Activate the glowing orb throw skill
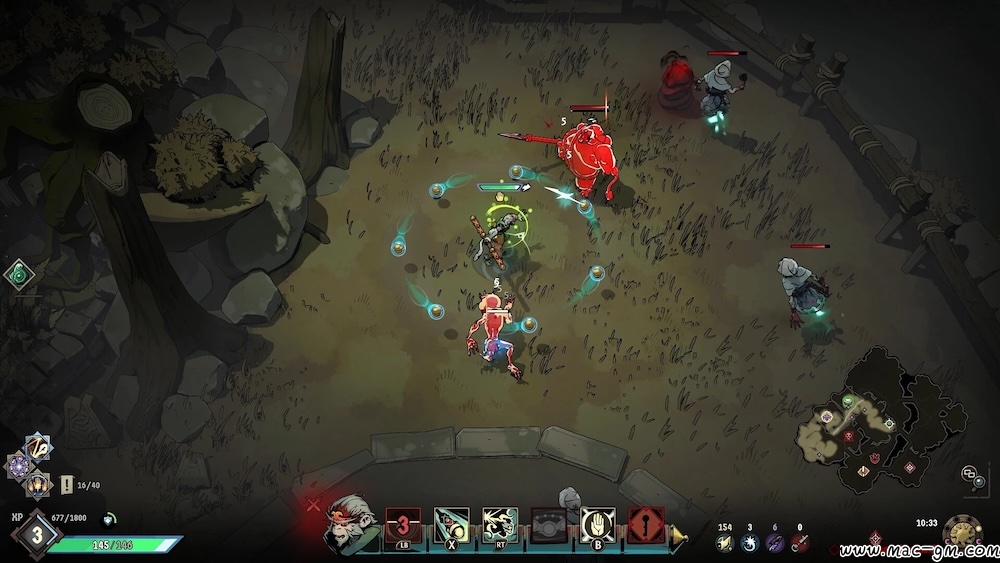 pyautogui.click(x=450, y=524)
